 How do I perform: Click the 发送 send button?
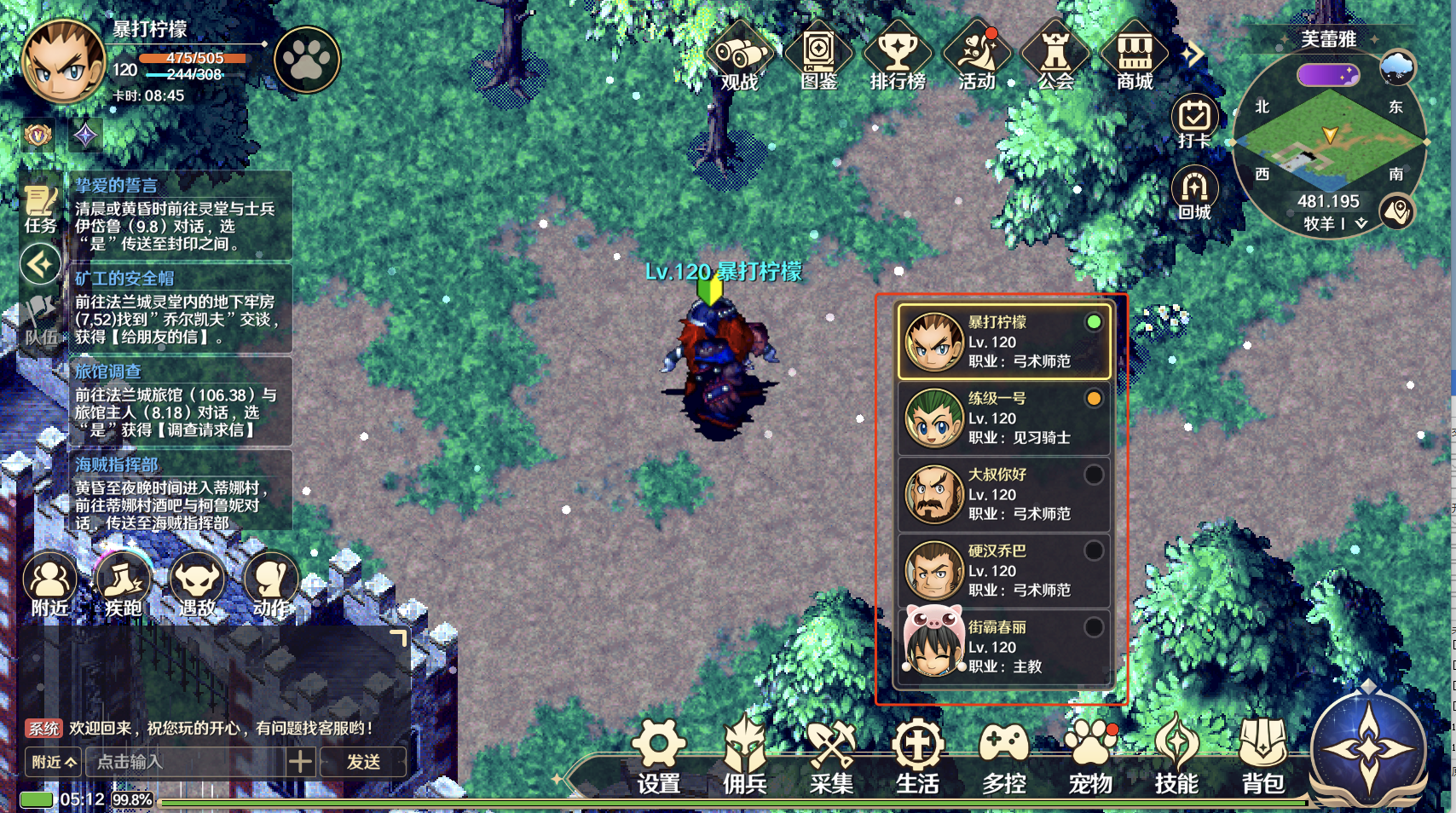pyautogui.click(x=363, y=762)
